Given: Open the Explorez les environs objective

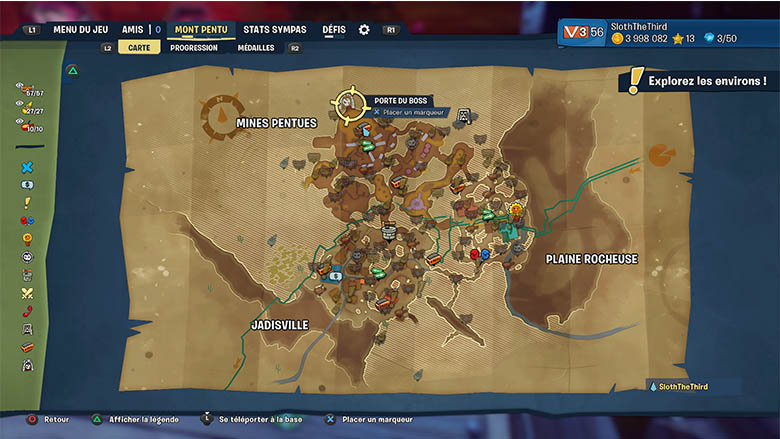Looking at the screenshot, I should click(698, 80).
